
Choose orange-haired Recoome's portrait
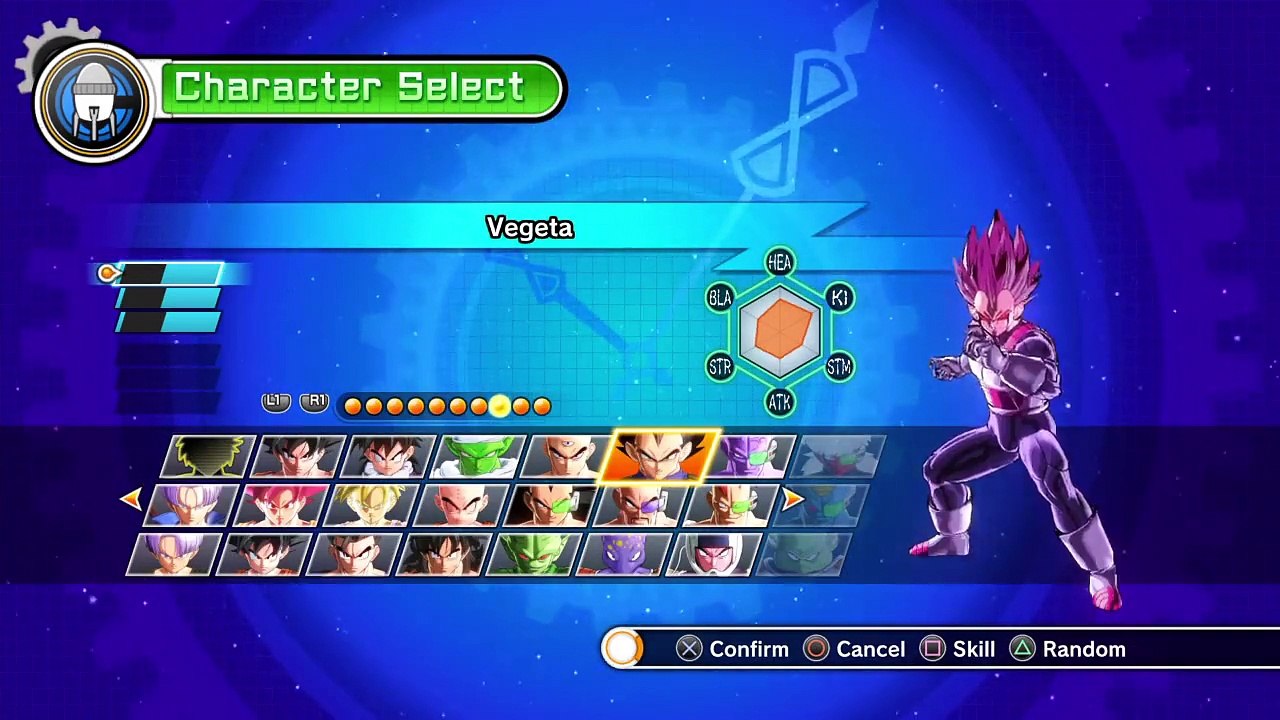pyautogui.click(x=730, y=505)
